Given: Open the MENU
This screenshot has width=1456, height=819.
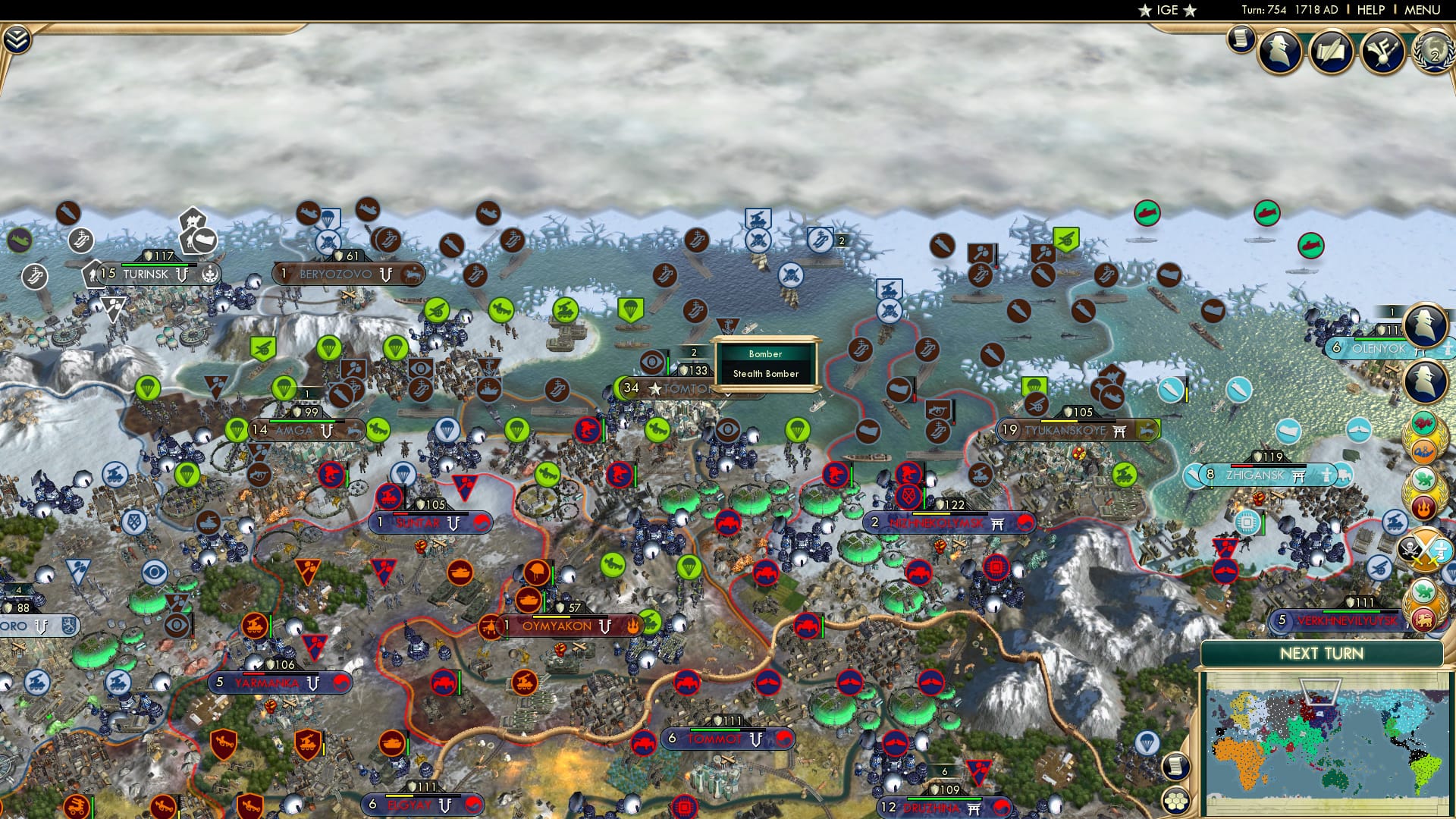Looking at the screenshot, I should click(1421, 10).
